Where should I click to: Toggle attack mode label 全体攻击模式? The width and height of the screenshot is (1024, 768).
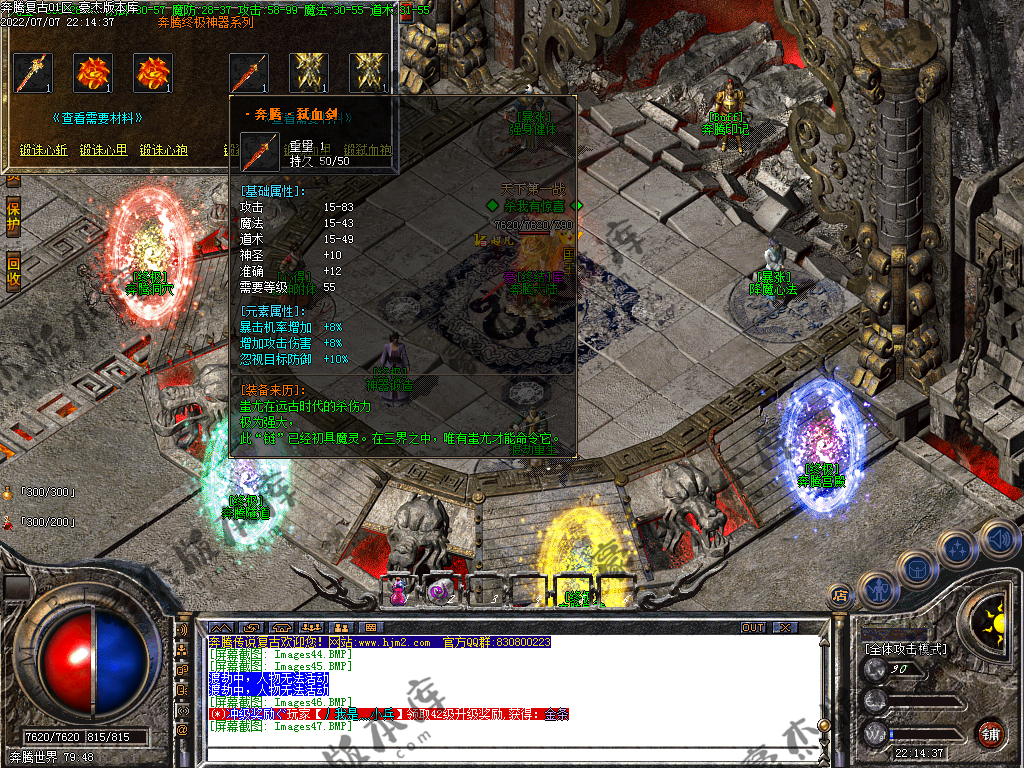pyautogui.click(x=906, y=649)
